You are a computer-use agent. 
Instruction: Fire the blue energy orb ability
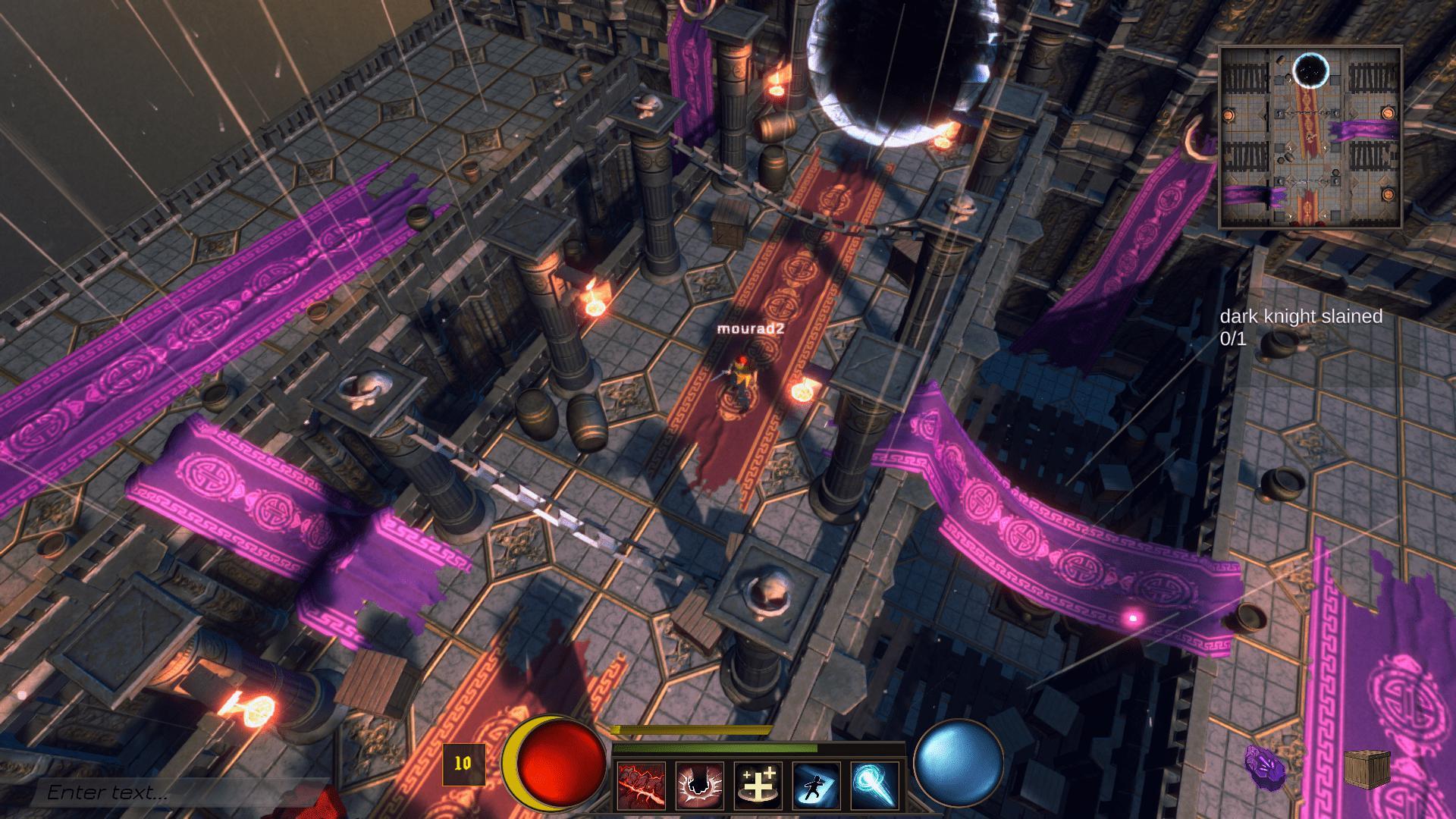(x=874, y=786)
